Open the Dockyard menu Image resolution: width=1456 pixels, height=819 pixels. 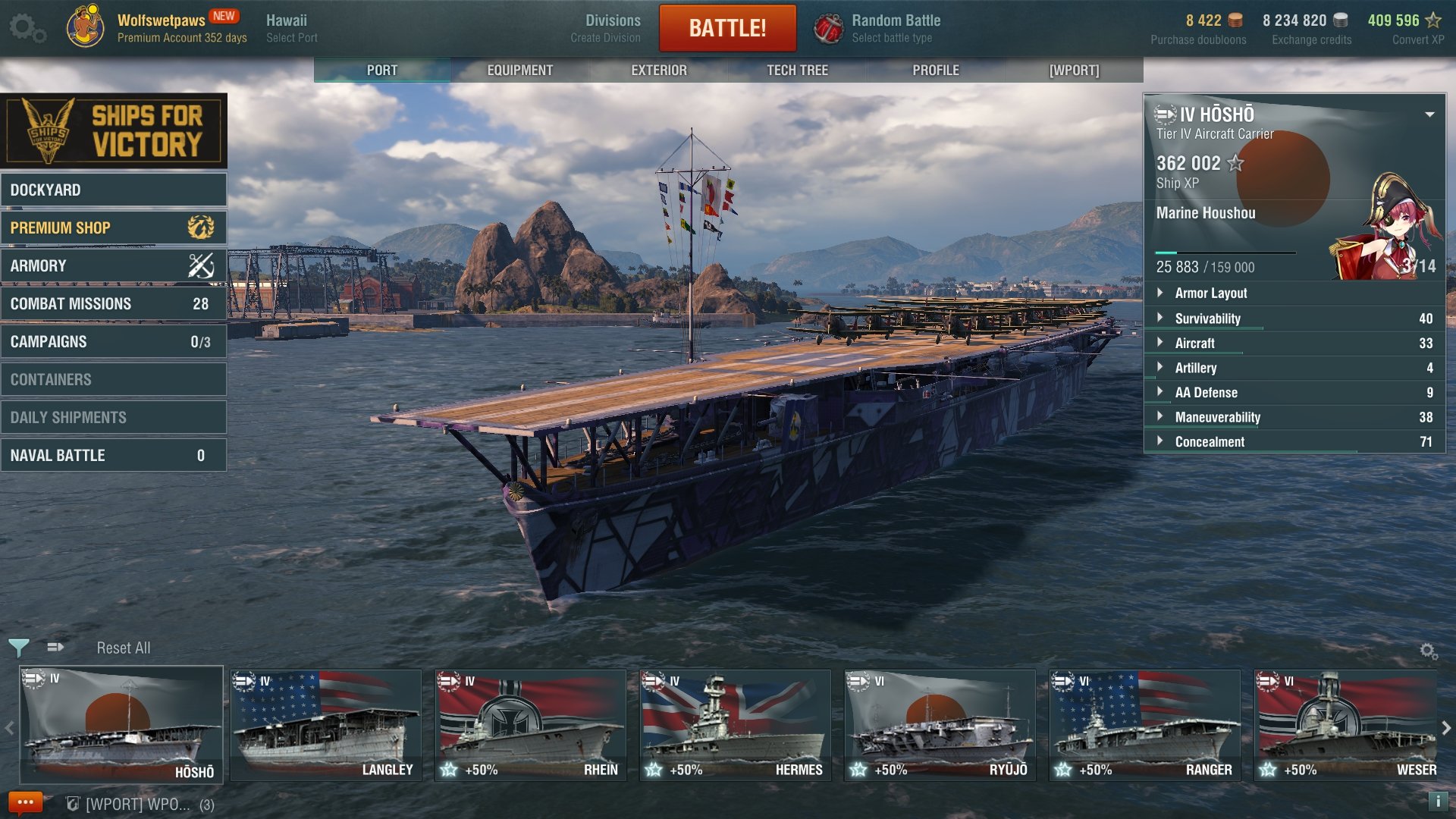[x=114, y=190]
